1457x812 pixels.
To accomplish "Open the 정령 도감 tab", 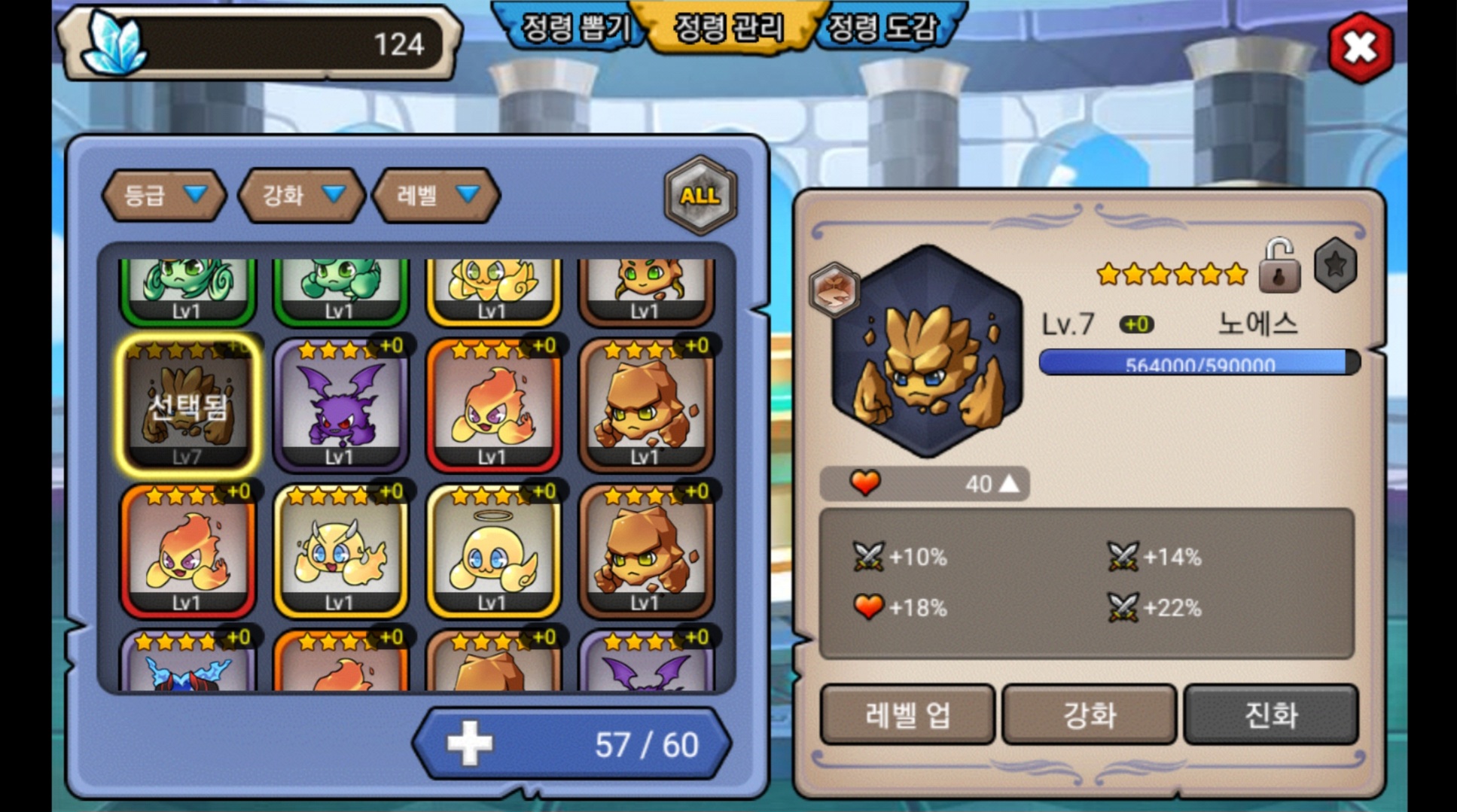I will (882, 29).
